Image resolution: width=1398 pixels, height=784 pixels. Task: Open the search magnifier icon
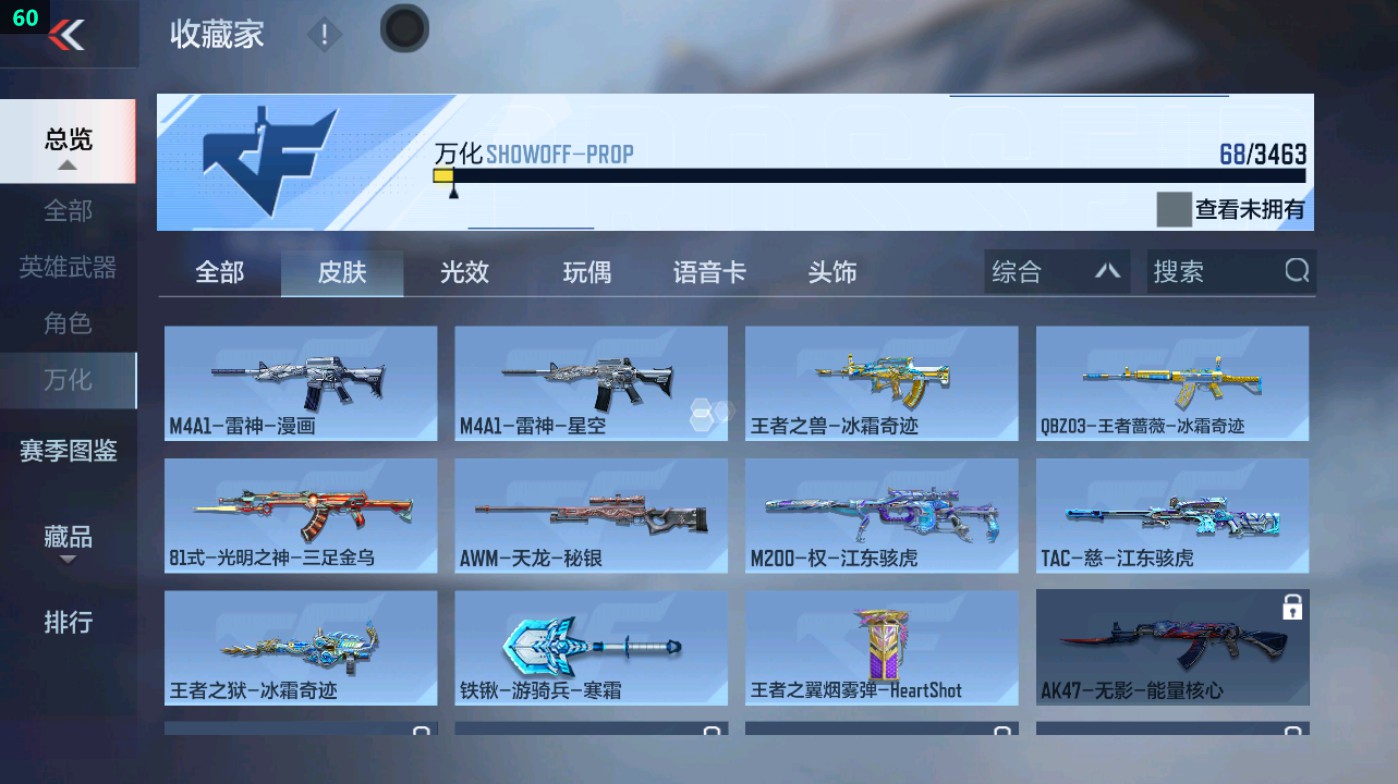[1295, 271]
